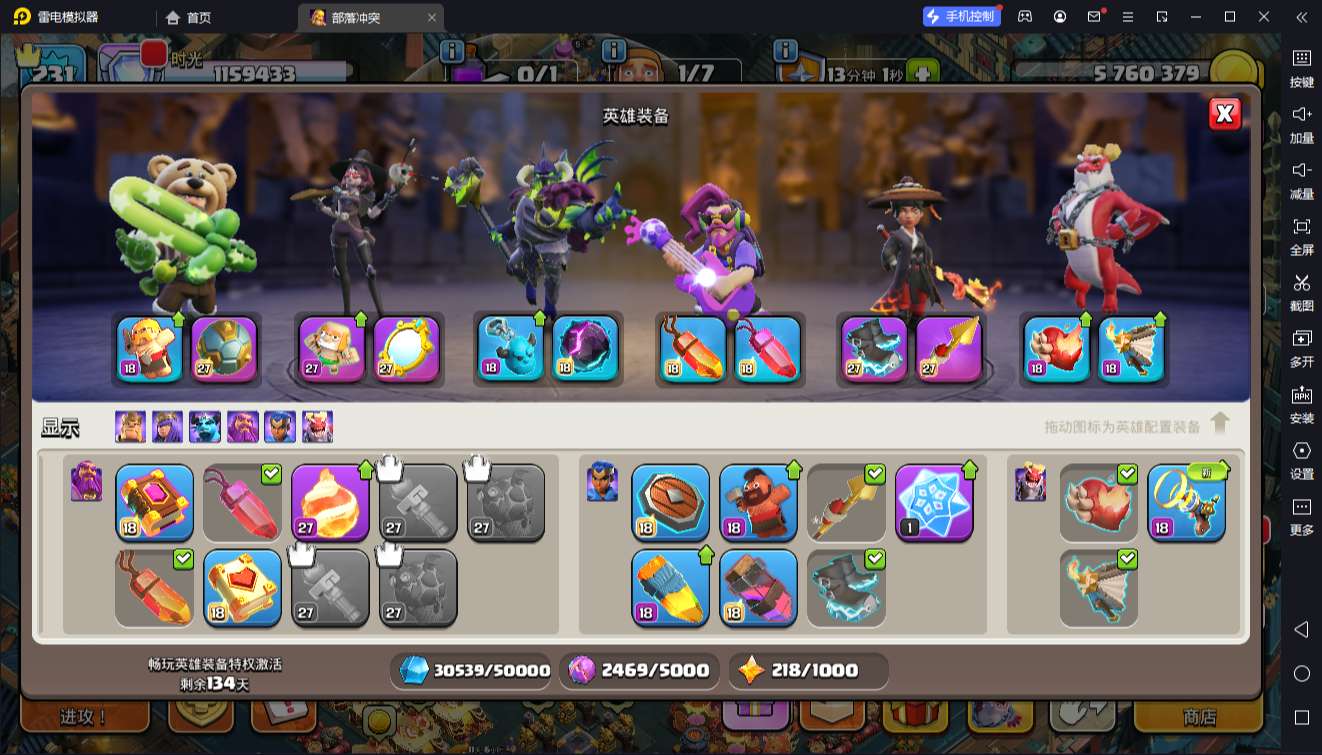The image size is (1322, 755).
Task: Choose the Seeking Shield in inventory
Action: 670,502
